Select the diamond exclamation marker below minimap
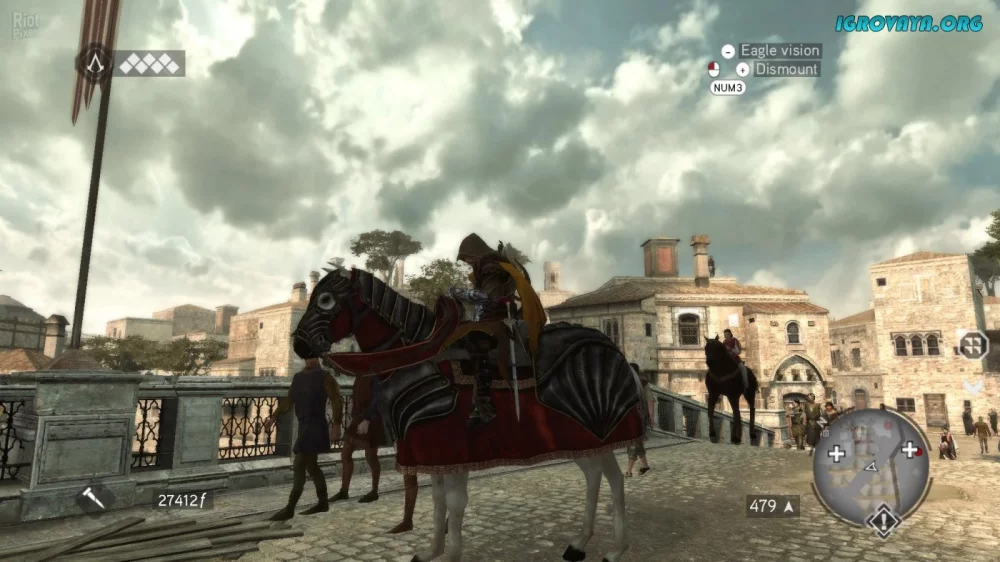This screenshot has height=562, width=1000. pyautogui.click(x=883, y=520)
